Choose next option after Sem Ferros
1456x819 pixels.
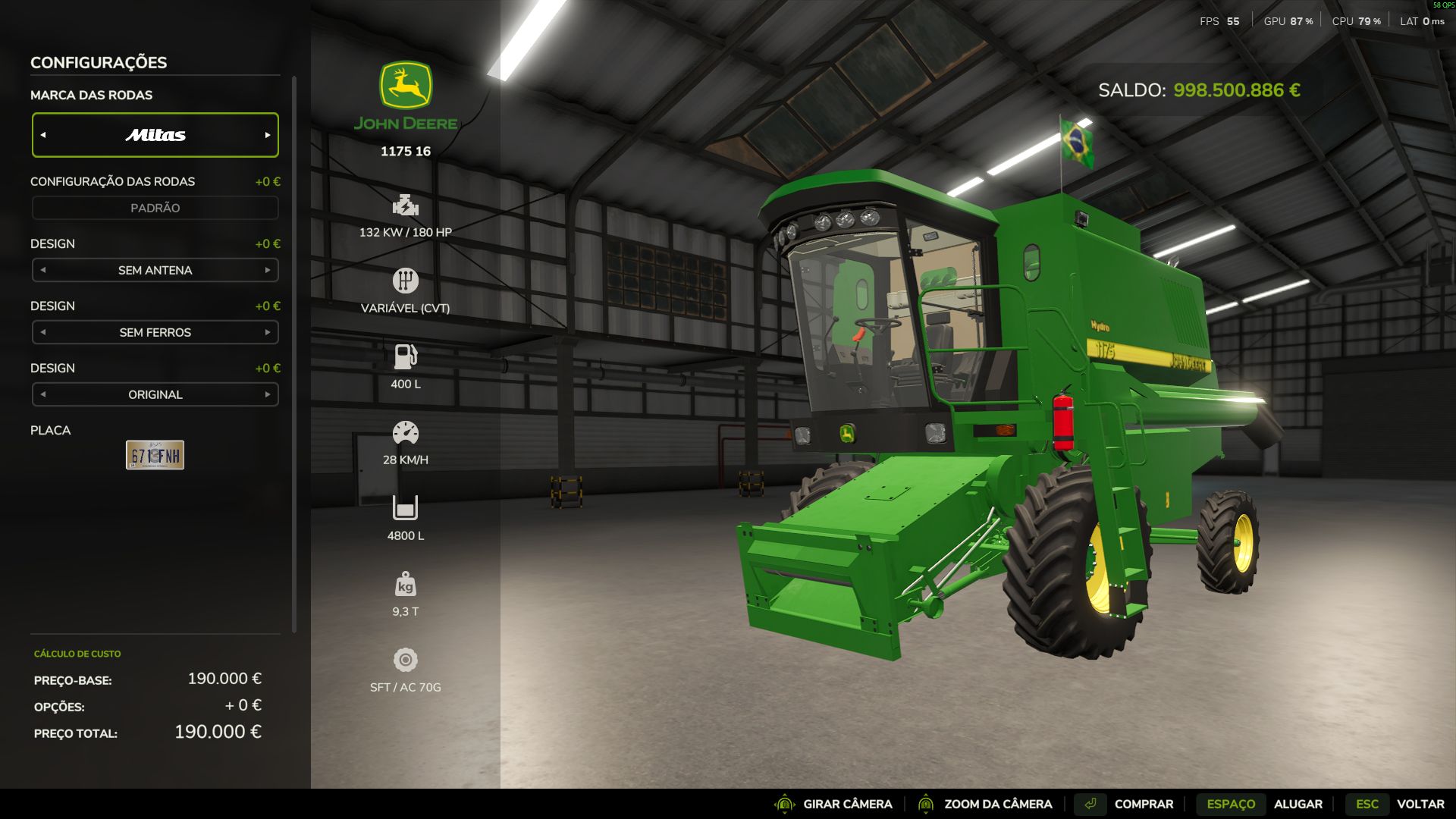[x=268, y=332]
